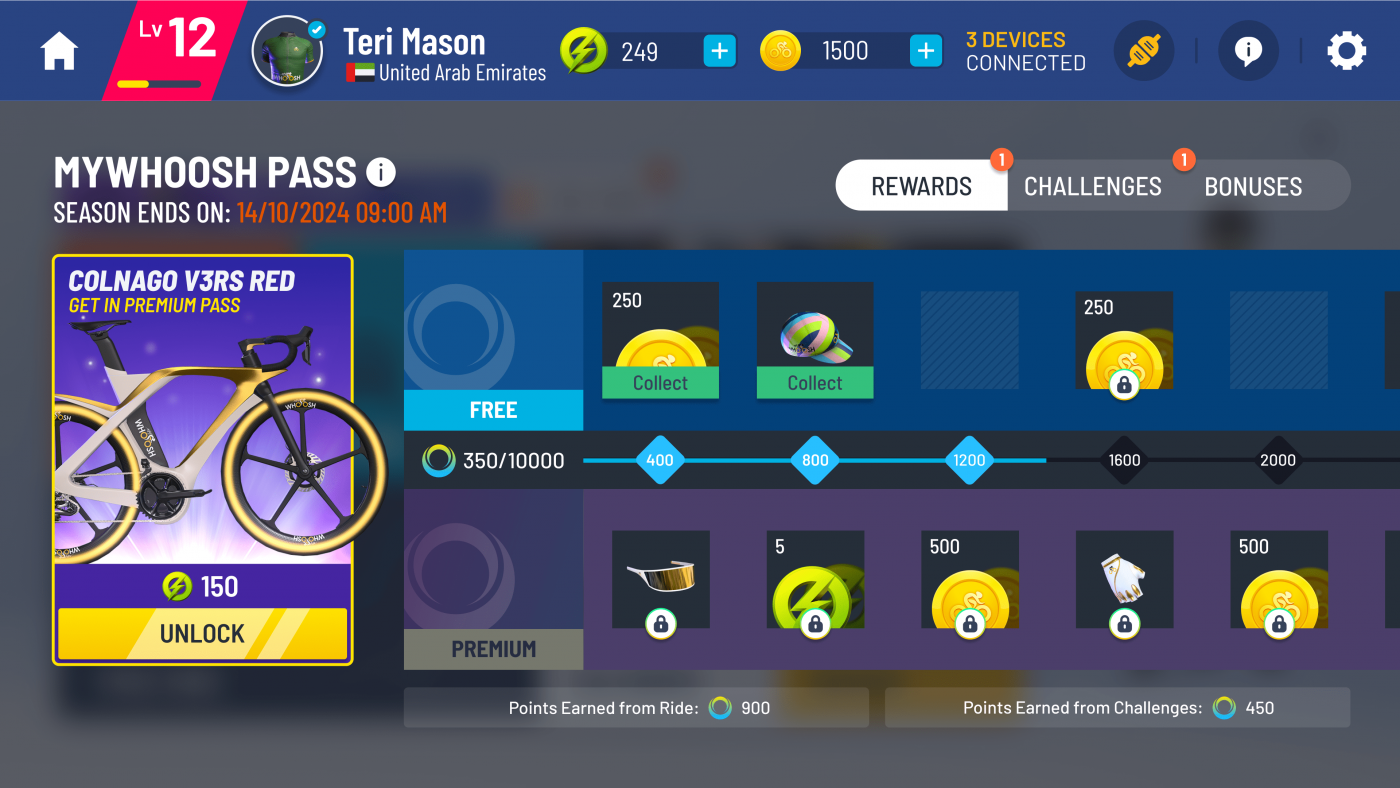1400x788 pixels.
Task: Select the locked 250 coins free reward
Action: (1124, 341)
